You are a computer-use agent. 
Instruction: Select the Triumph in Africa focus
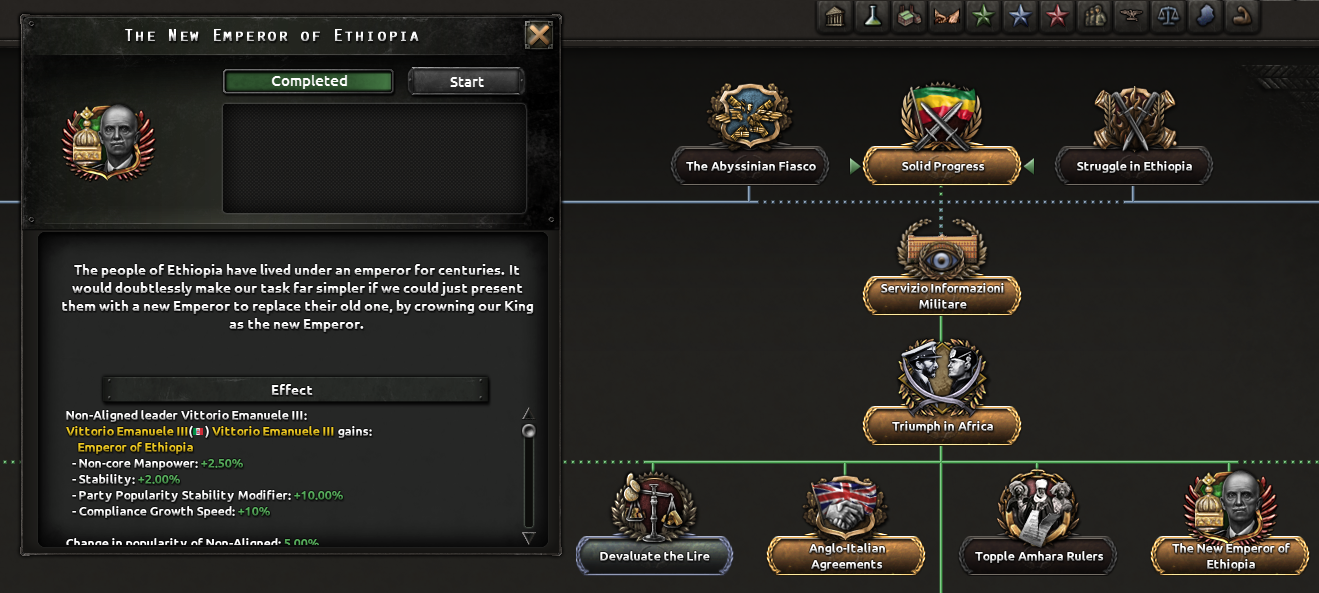click(x=942, y=426)
